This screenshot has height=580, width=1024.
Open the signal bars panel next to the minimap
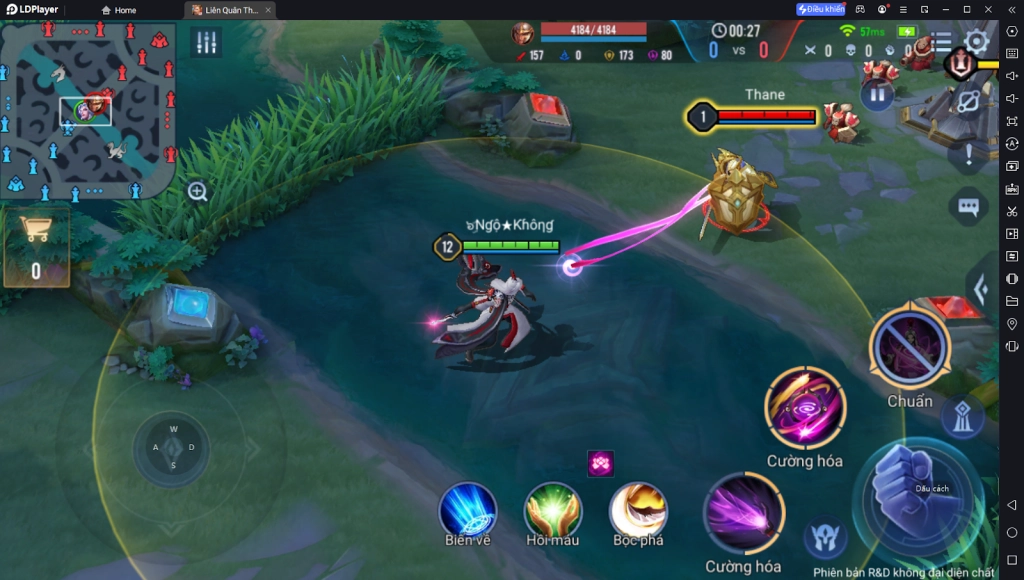pyautogui.click(x=207, y=42)
